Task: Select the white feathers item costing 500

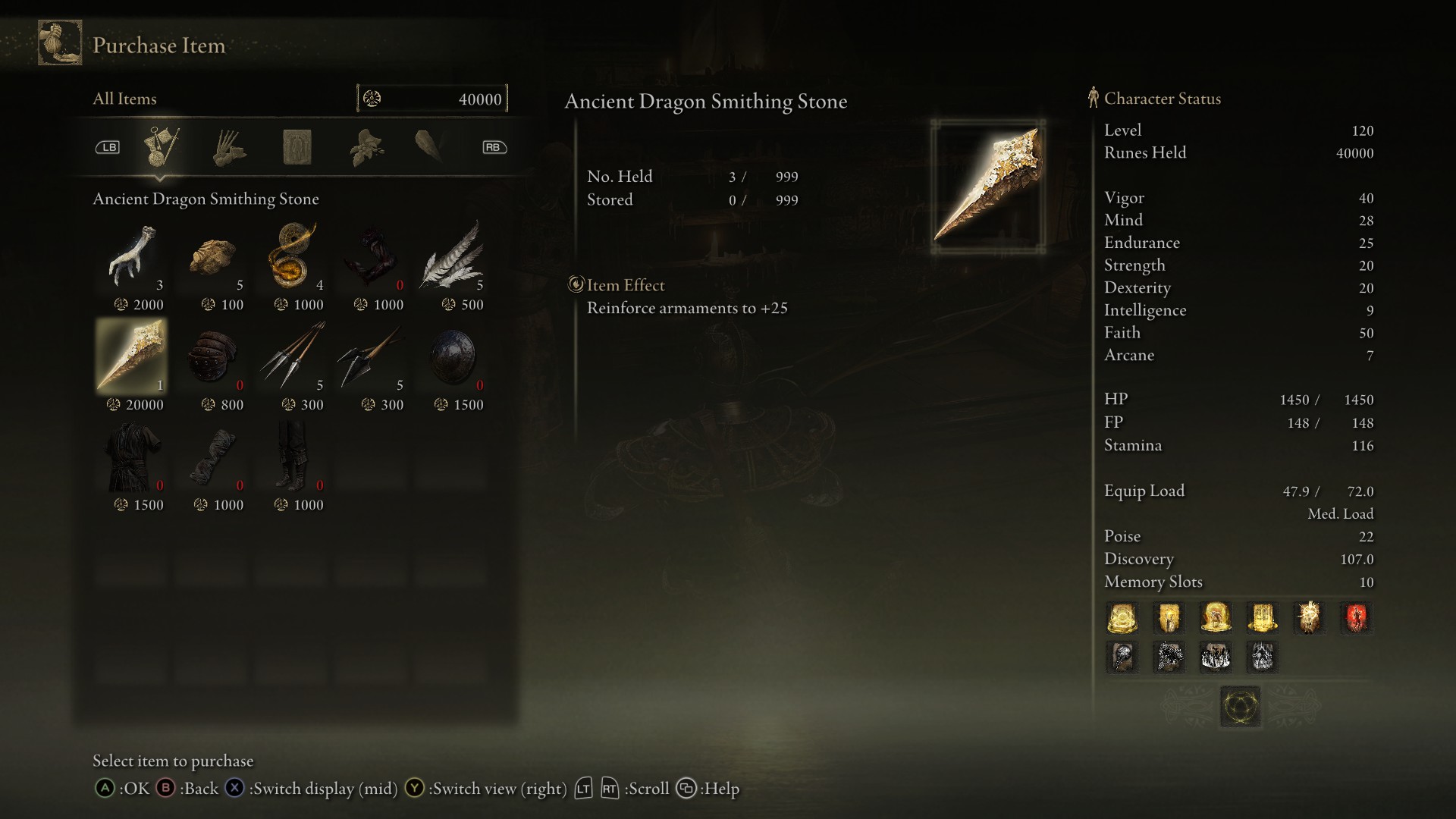Action: 453,256
